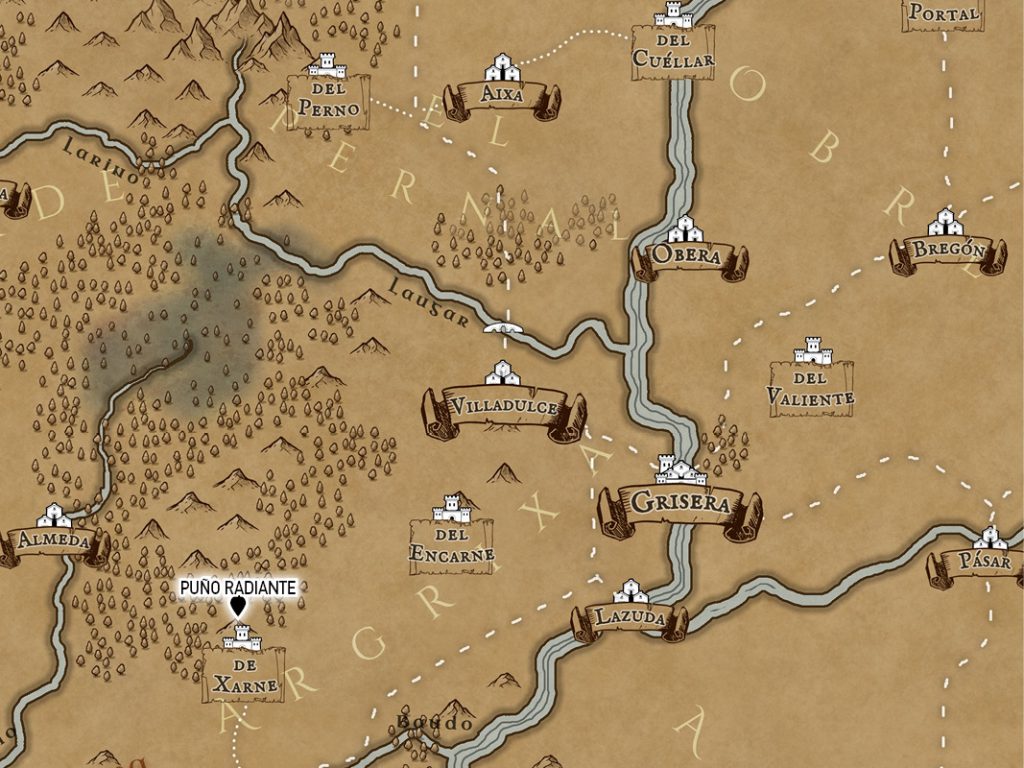
Task: Select the Del Cuéllar castle marker
Action: [x=673, y=16]
